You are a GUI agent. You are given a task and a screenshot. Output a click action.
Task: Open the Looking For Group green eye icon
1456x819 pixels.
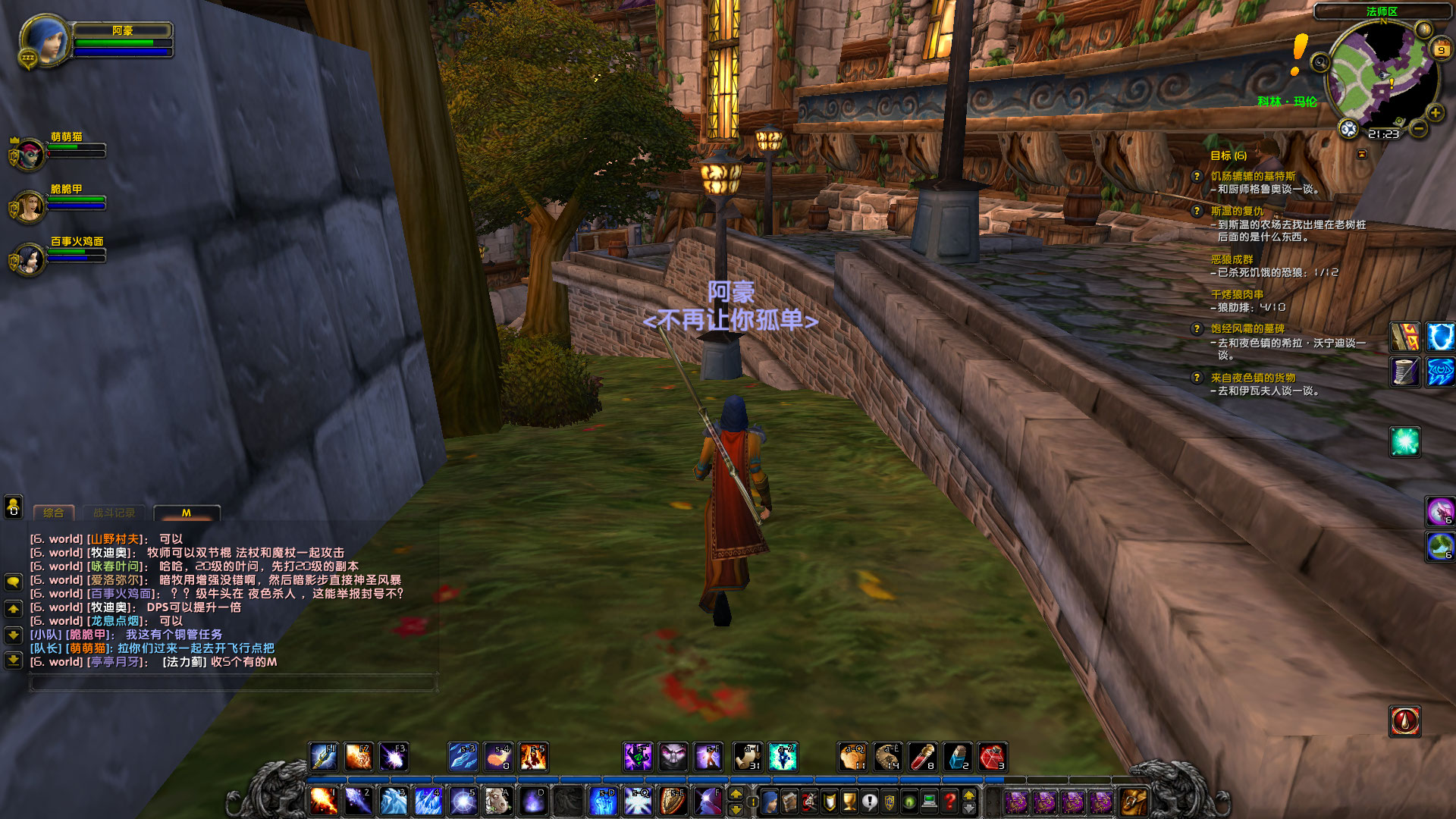pyautogui.click(x=910, y=800)
